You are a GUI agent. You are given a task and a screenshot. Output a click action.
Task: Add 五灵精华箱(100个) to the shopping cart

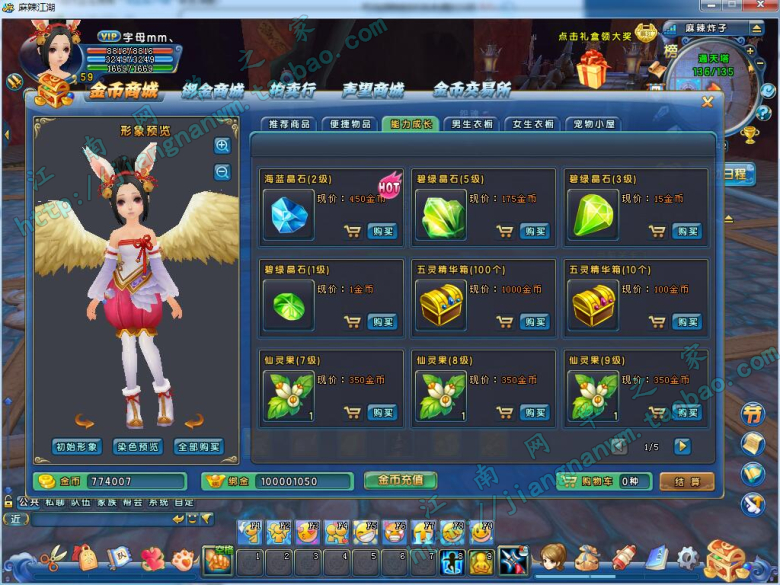(504, 322)
